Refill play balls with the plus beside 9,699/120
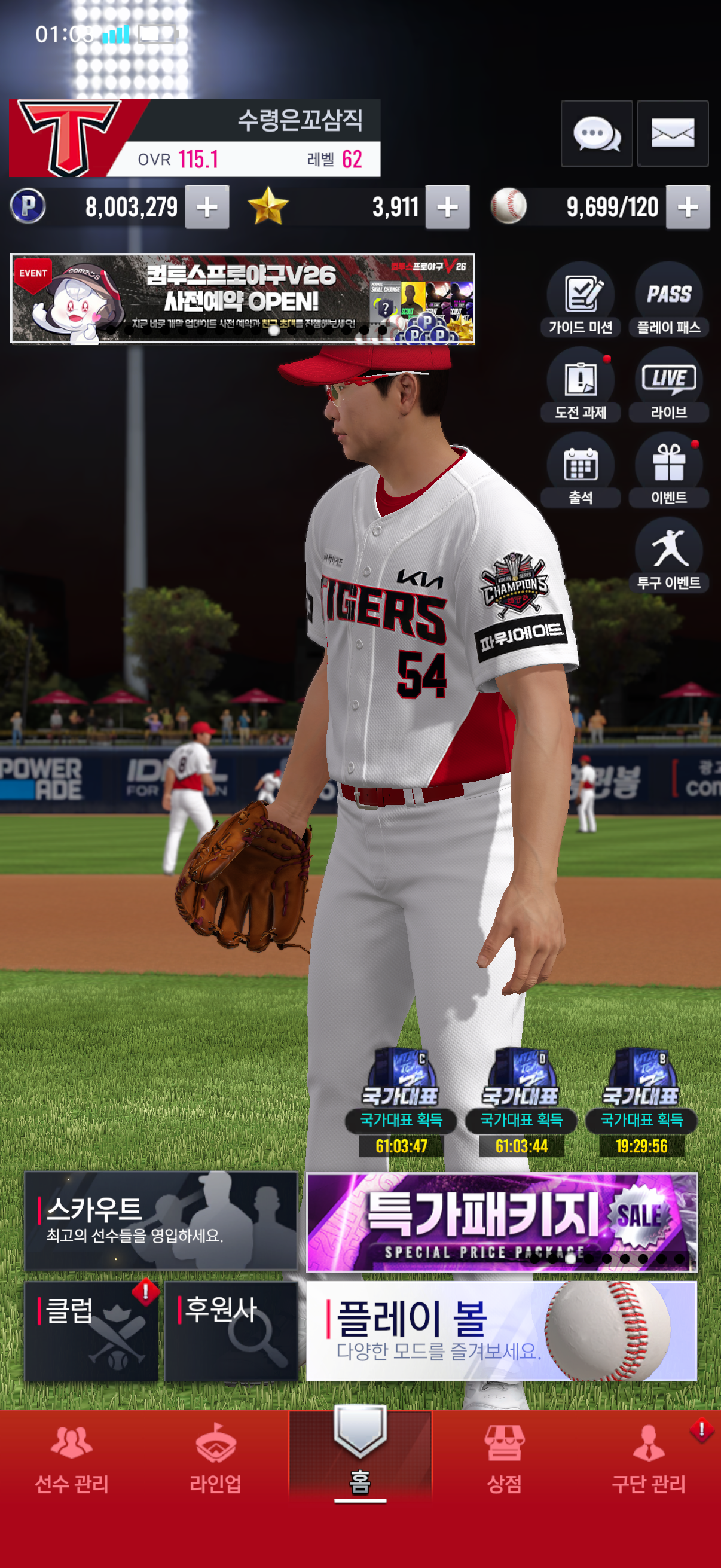The width and height of the screenshot is (721, 1568). coord(688,207)
